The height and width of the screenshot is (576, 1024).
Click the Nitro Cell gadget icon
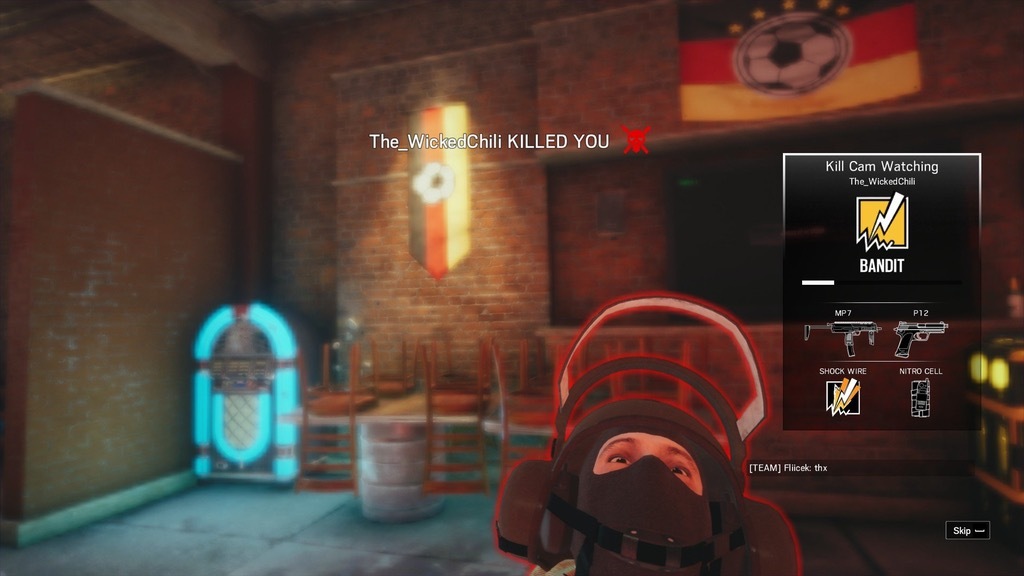(x=920, y=398)
